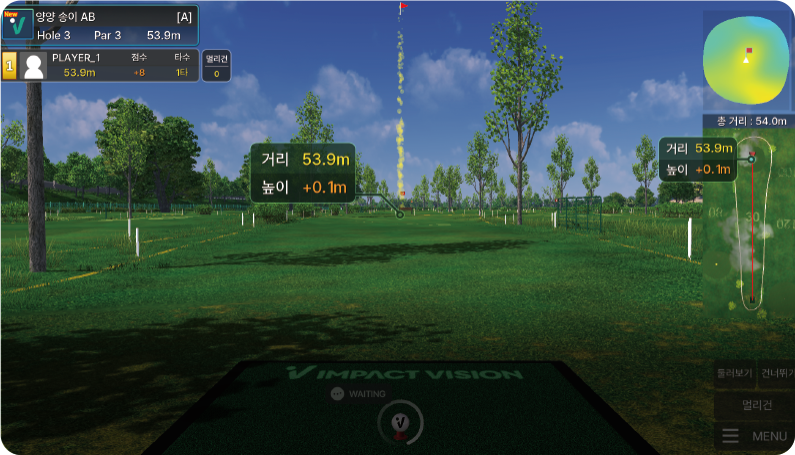Select the 둘러보기 (look around) button

coord(734,373)
